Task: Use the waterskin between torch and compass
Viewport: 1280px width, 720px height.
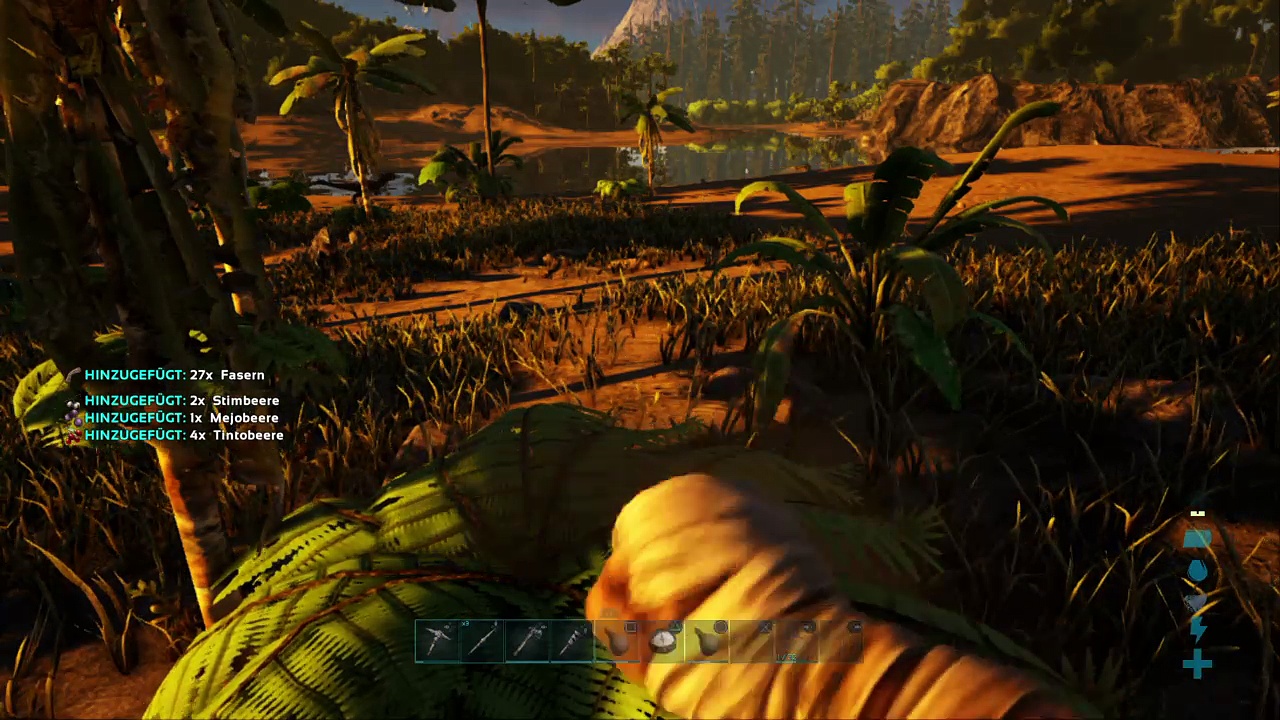Action: (618, 642)
